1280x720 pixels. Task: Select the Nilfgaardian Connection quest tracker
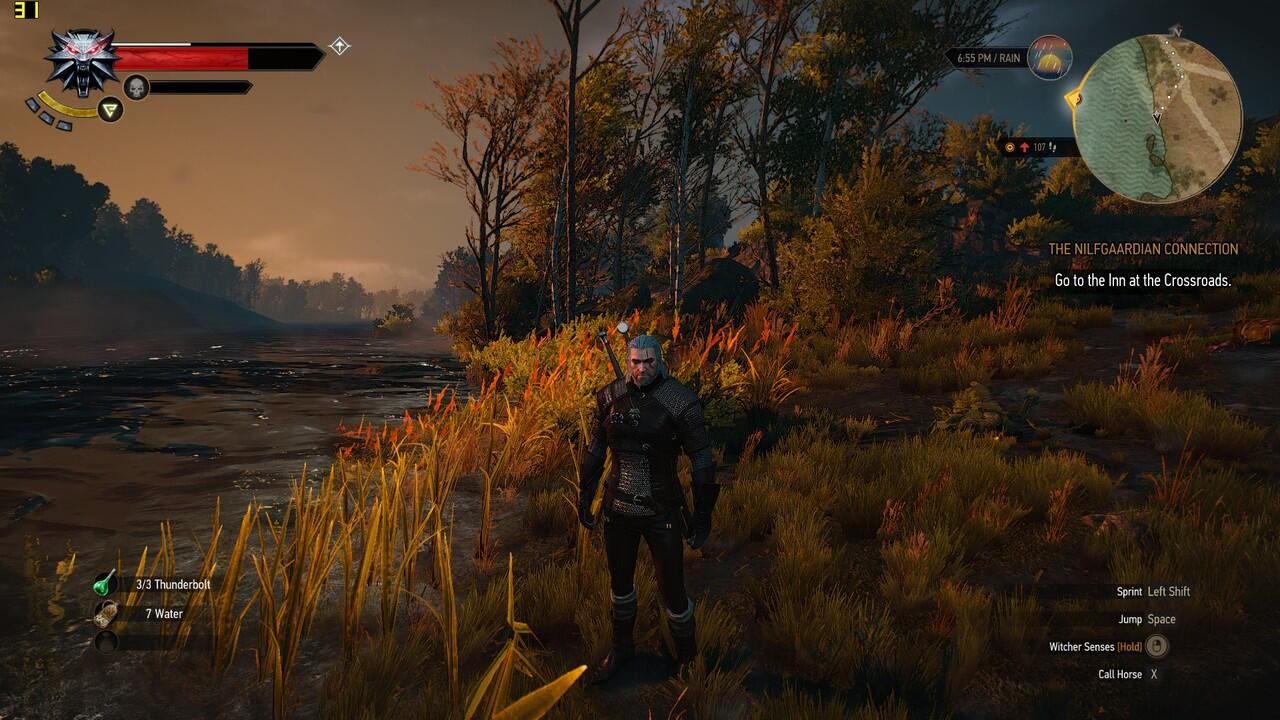click(x=1142, y=249)
